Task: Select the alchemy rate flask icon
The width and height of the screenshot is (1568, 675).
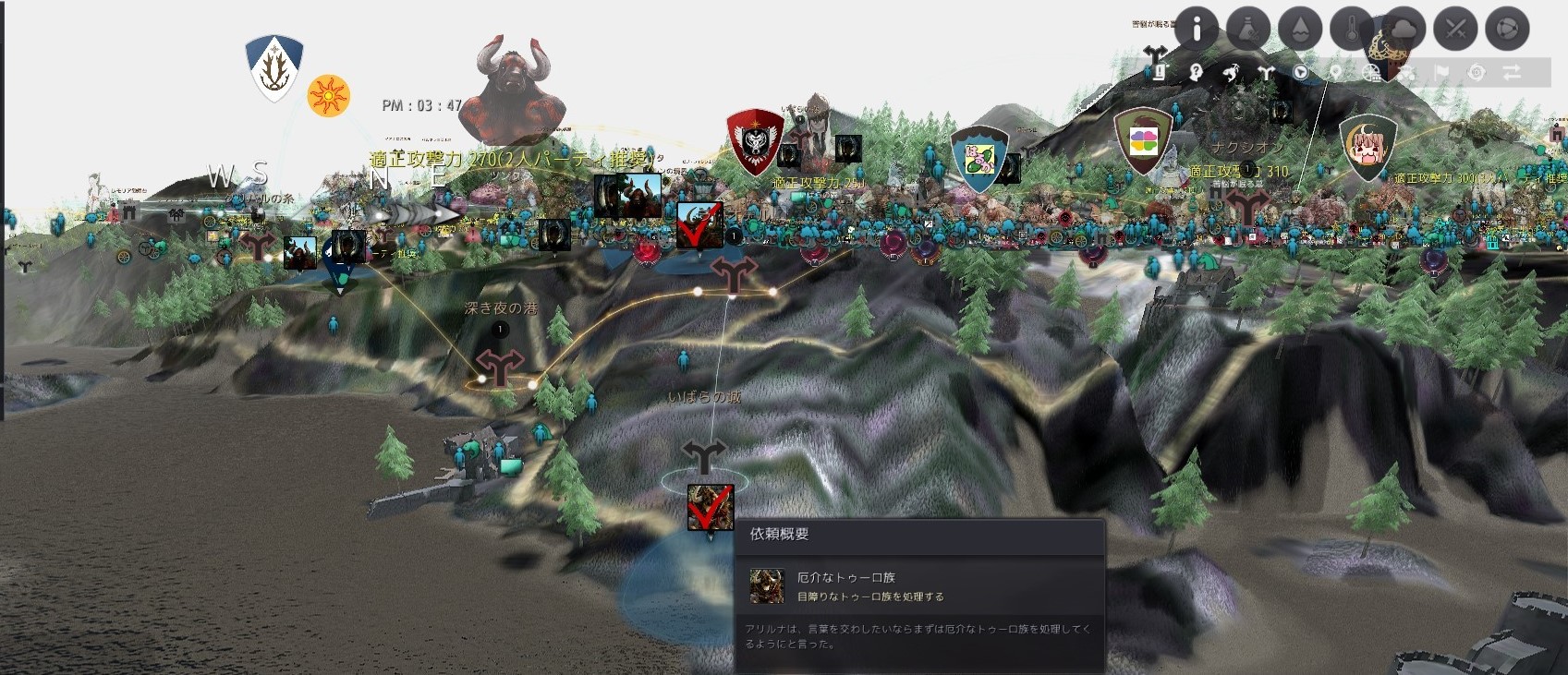Action: [1250, 28]
